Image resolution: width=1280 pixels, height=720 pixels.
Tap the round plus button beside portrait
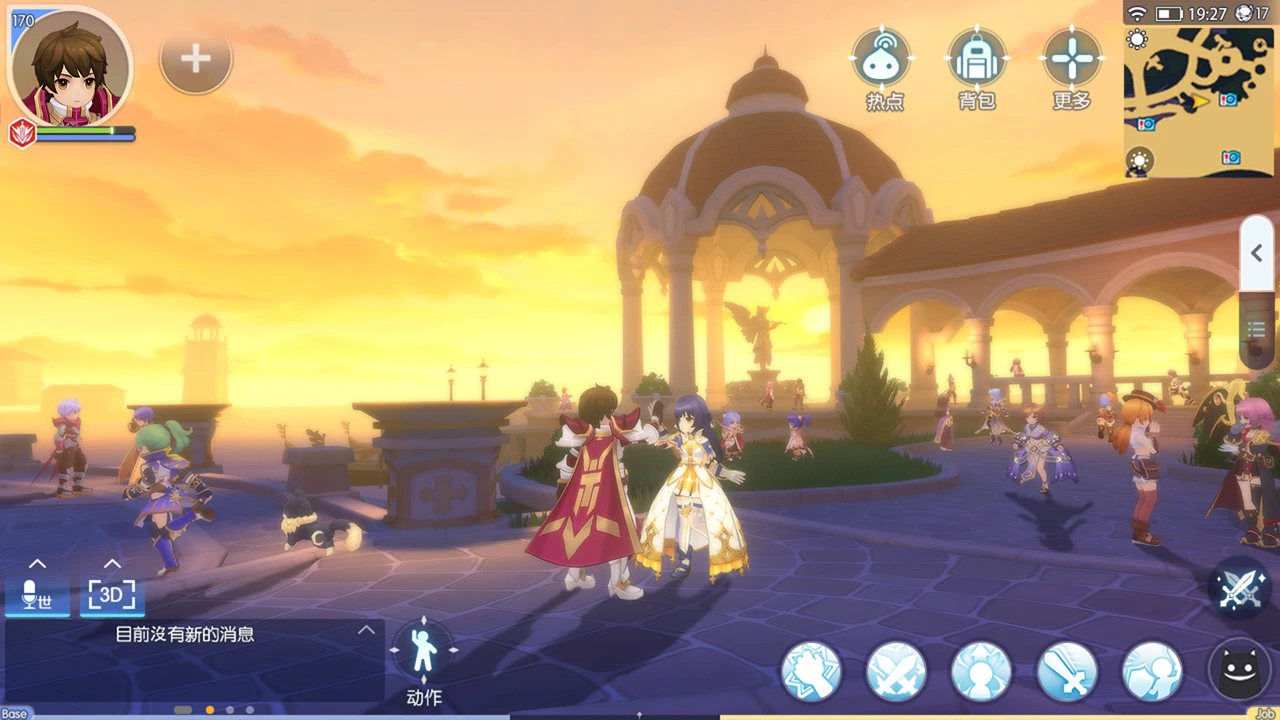coord(196,60)
